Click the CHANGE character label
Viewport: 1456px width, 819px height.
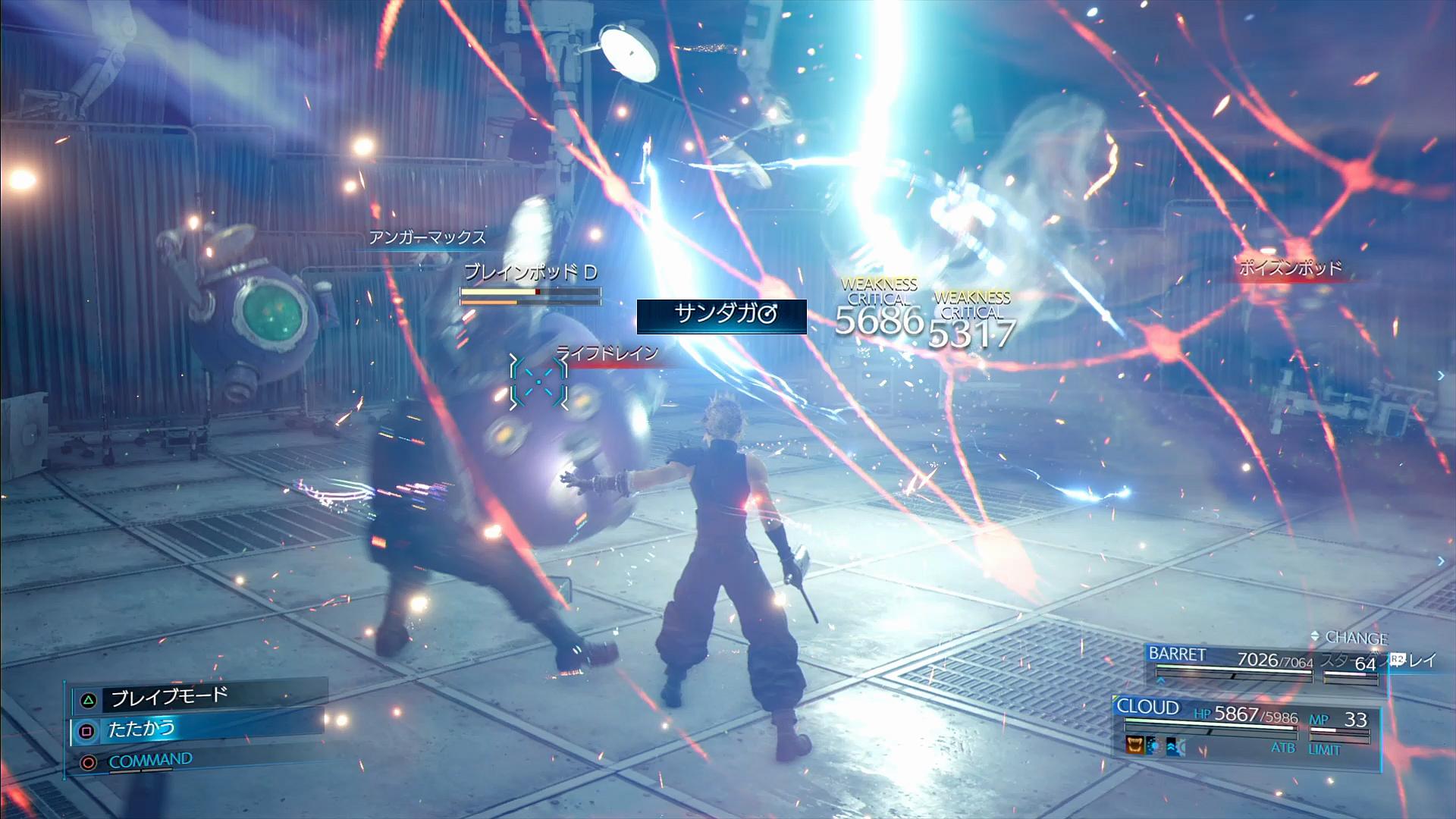click(1354, 638)
